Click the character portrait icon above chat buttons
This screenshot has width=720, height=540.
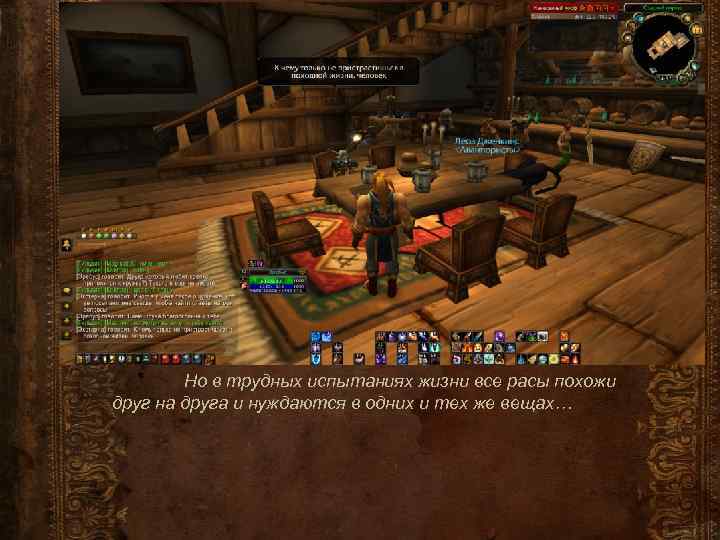click(x=66, y=243)
